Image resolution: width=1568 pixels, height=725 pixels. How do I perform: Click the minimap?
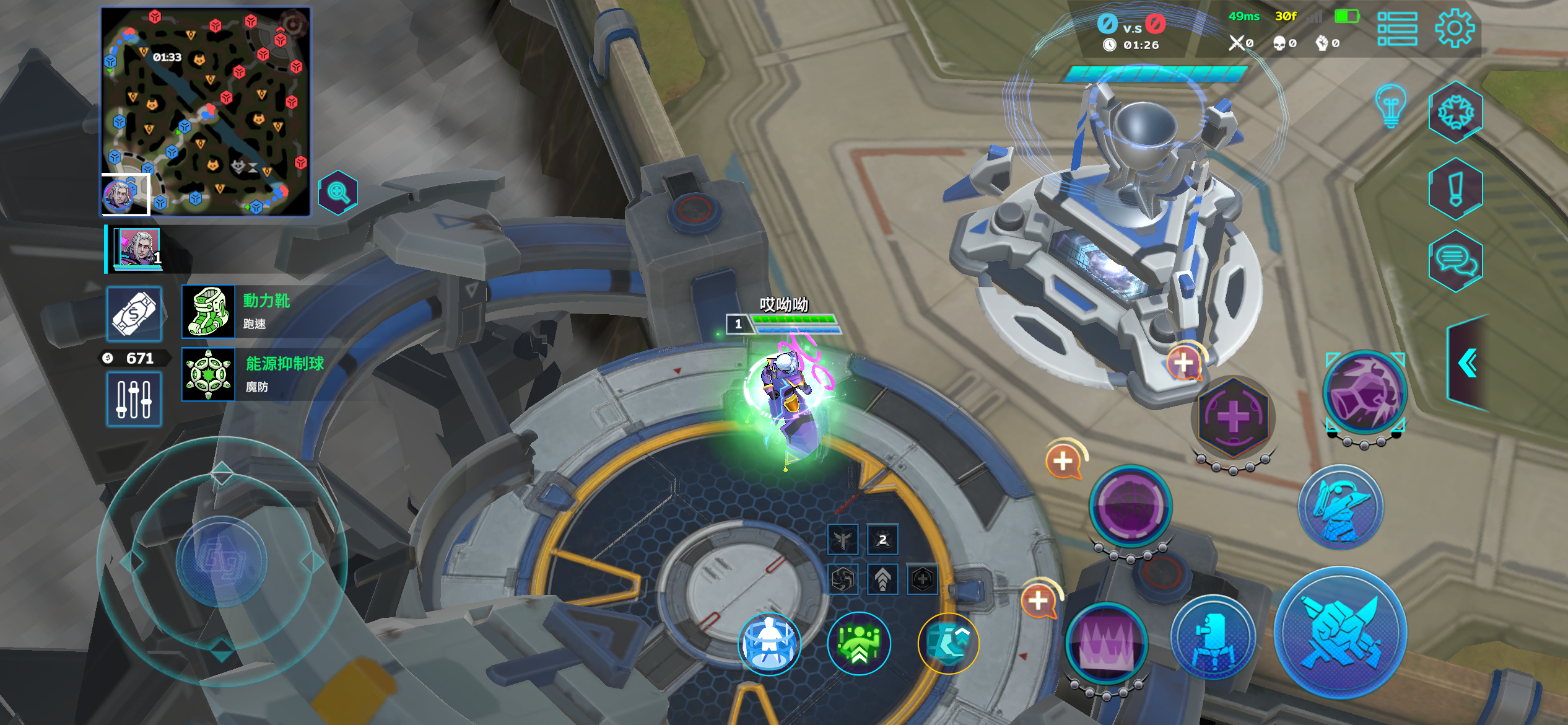pos(206,112)
